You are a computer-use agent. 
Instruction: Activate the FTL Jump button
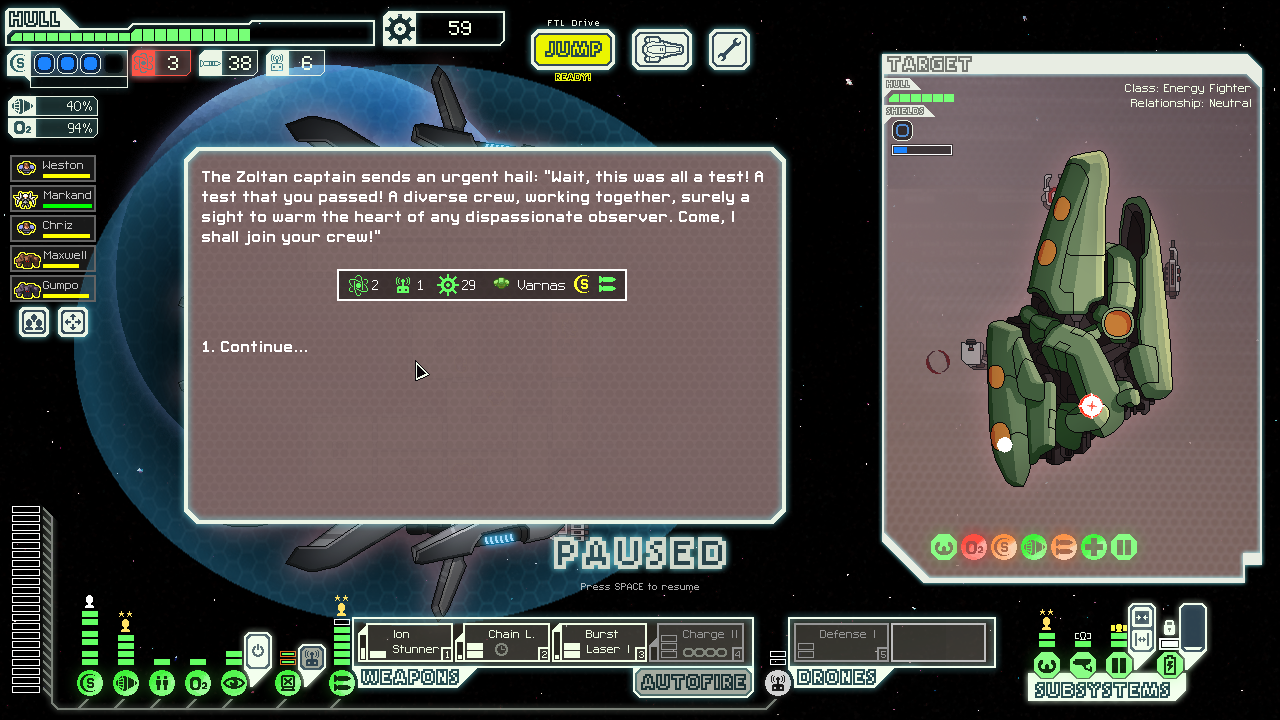(x=573, y=49)
